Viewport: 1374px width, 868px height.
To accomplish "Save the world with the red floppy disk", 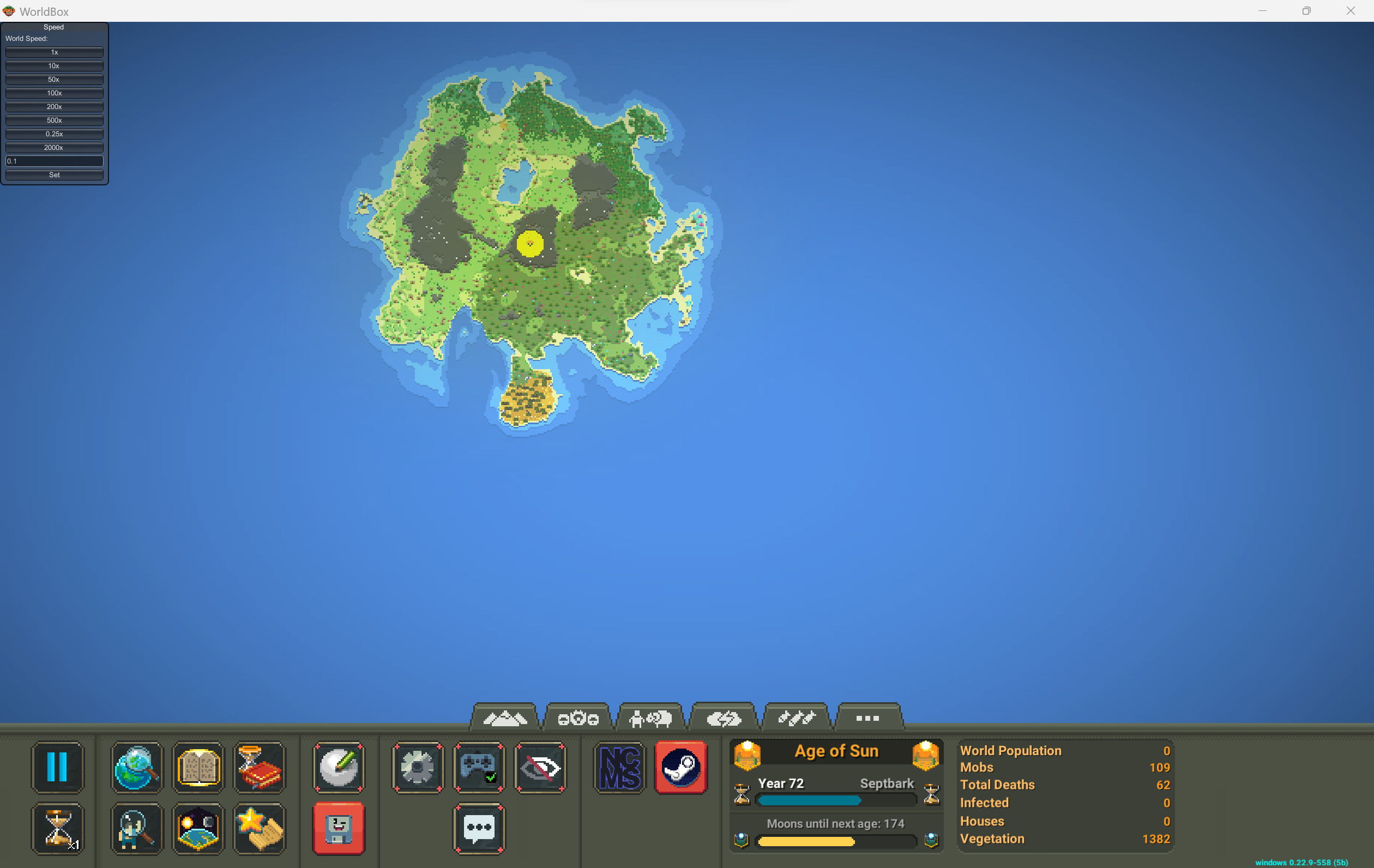I will pos(339,829).
